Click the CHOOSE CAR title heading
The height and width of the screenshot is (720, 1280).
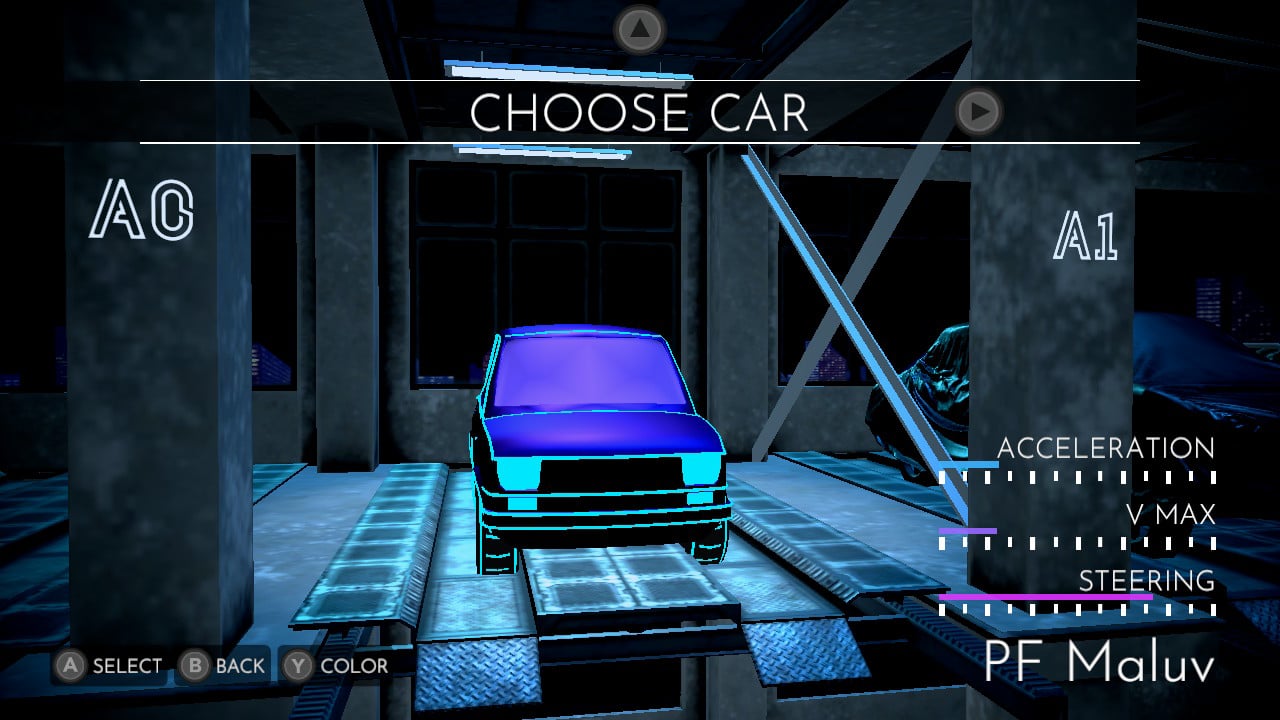pos(640,113)
